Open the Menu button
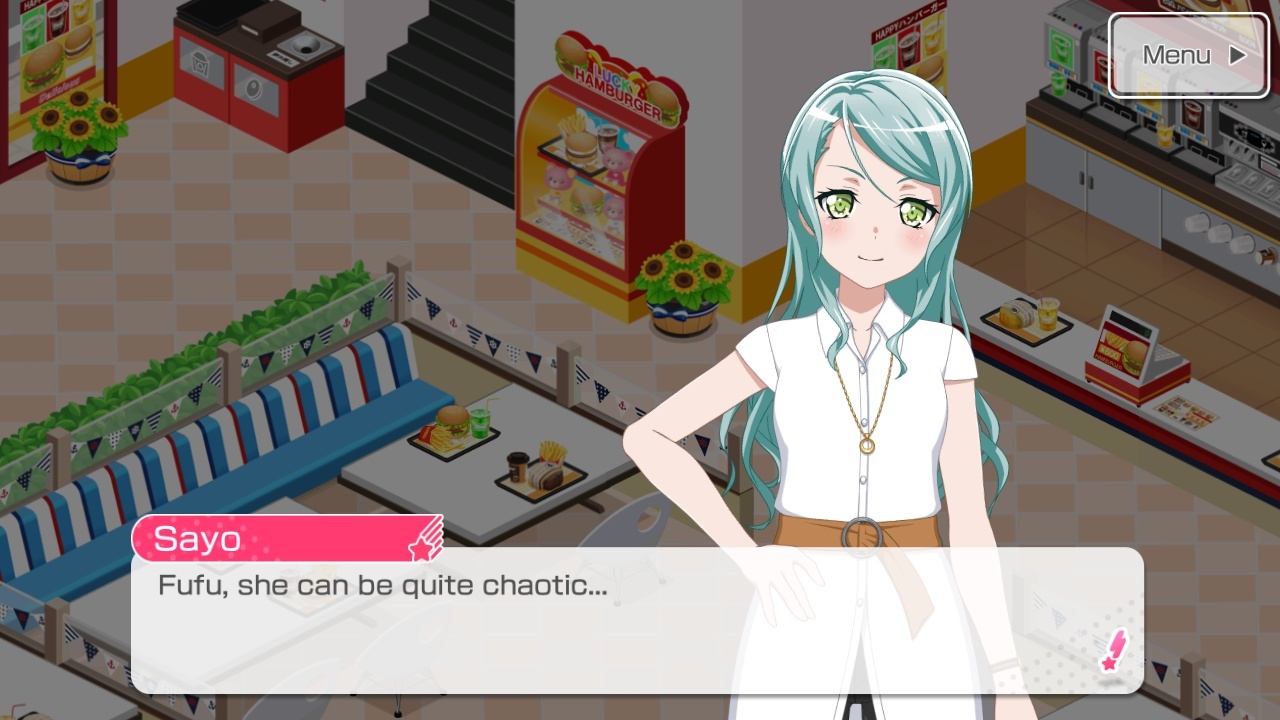1280x720 pixels. click(1187, 55)
